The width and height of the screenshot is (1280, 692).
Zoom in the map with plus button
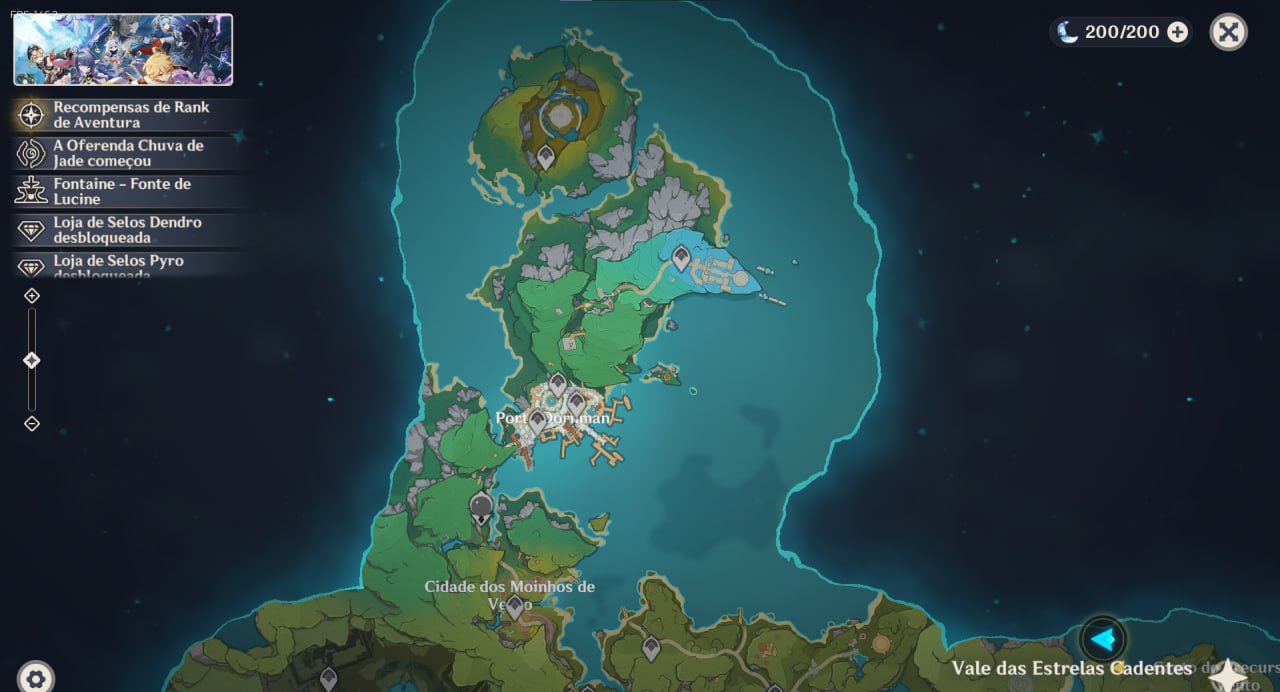[x=32, y=296]
